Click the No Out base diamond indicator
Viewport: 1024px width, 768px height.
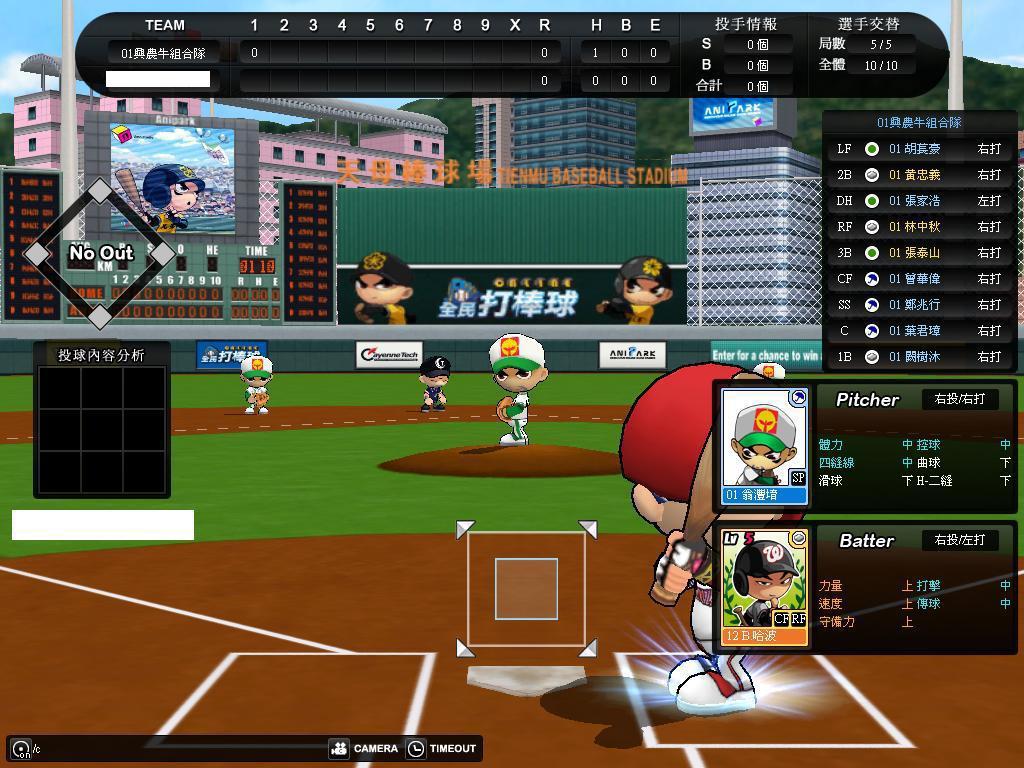pos(100,254)
